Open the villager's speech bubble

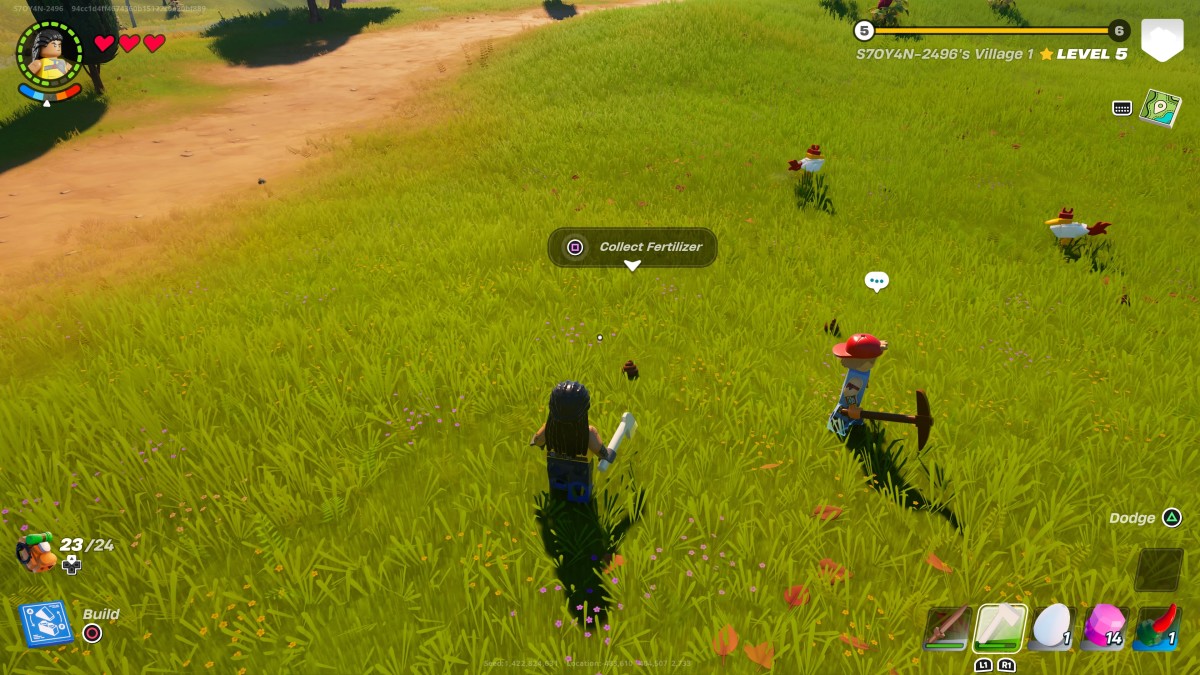point(876,281)
